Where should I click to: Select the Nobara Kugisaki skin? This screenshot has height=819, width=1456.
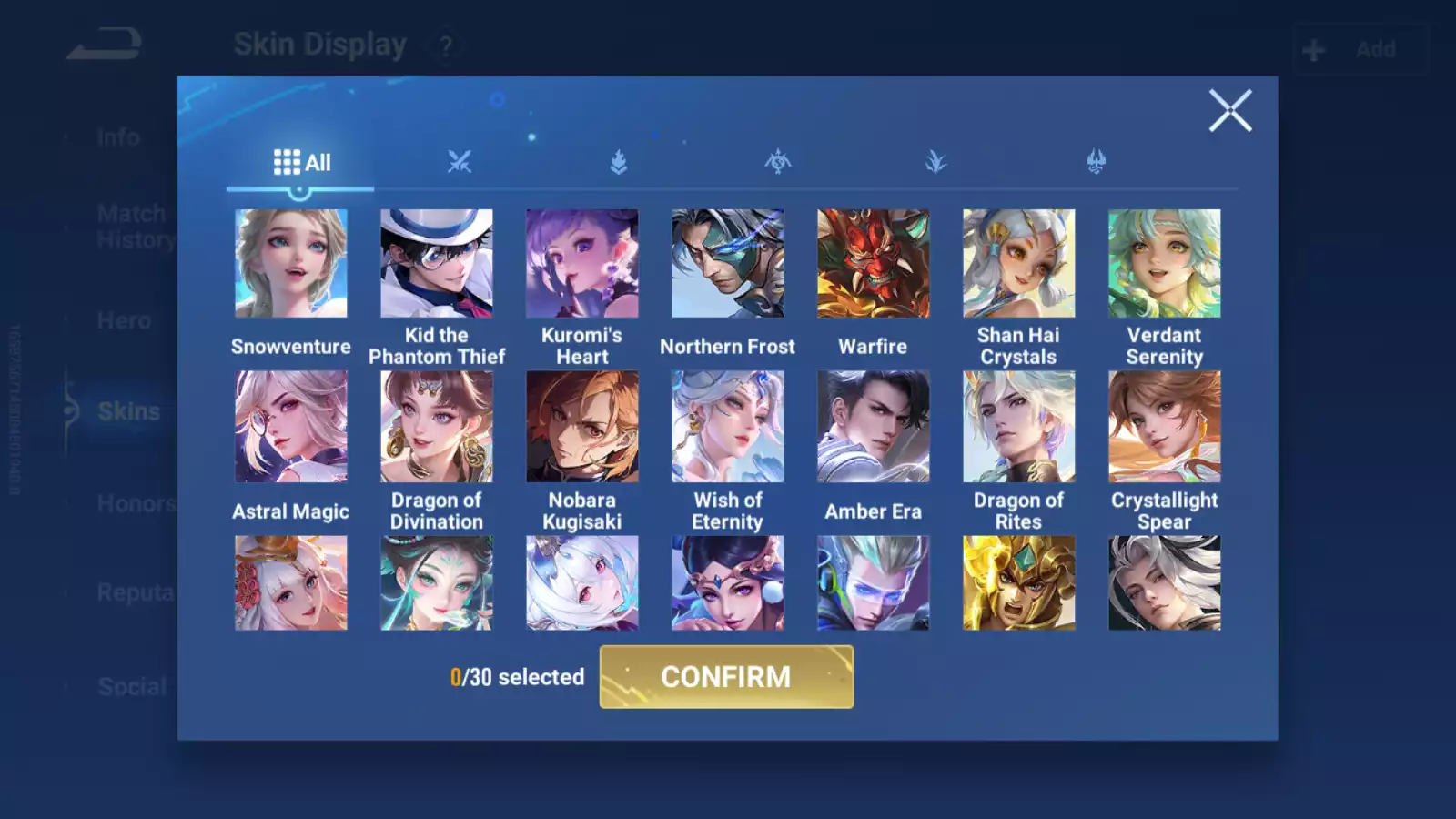pyautogui.click(x=582, y=427)
